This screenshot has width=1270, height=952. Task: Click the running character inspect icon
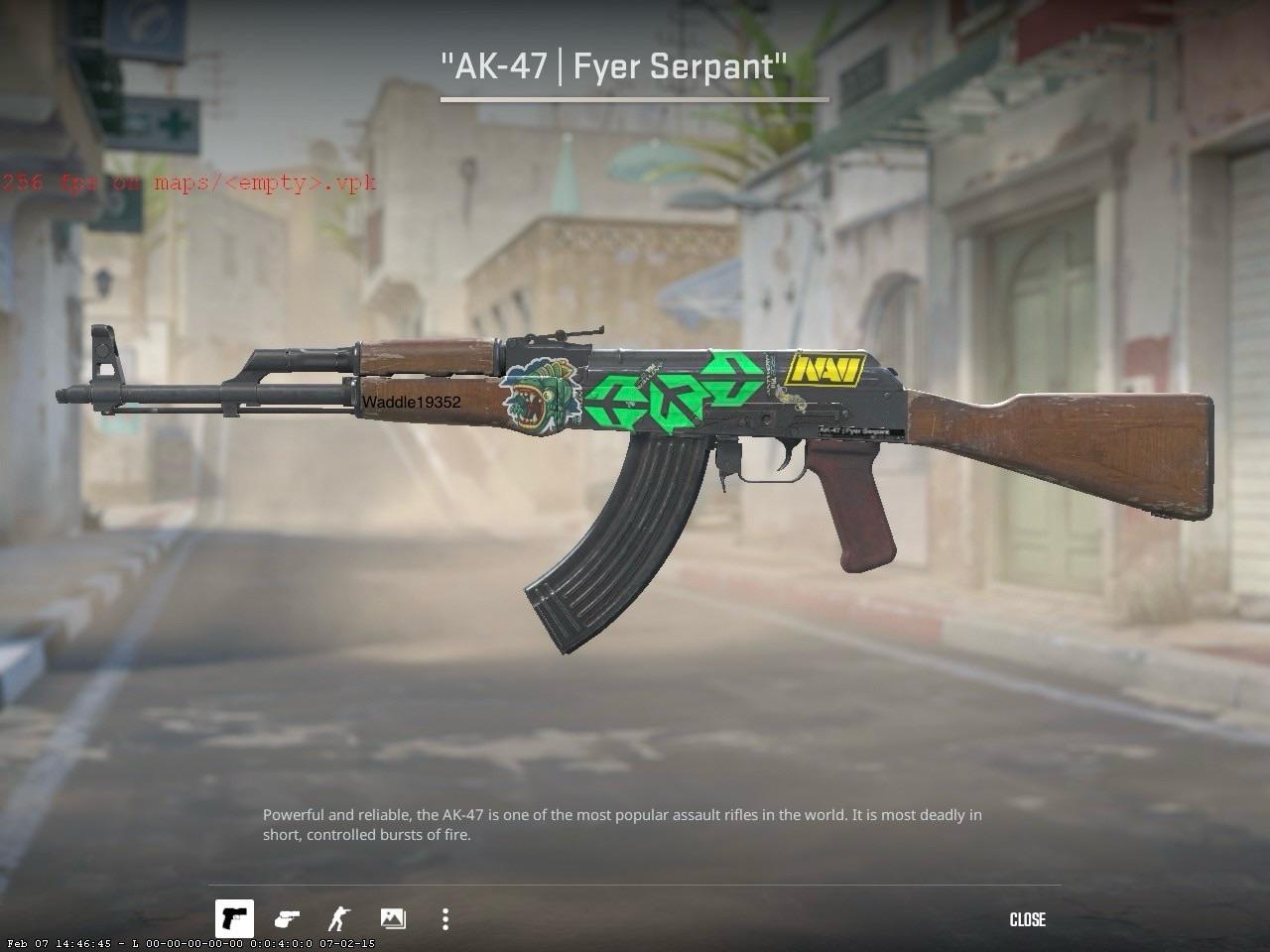coord(340,919)
